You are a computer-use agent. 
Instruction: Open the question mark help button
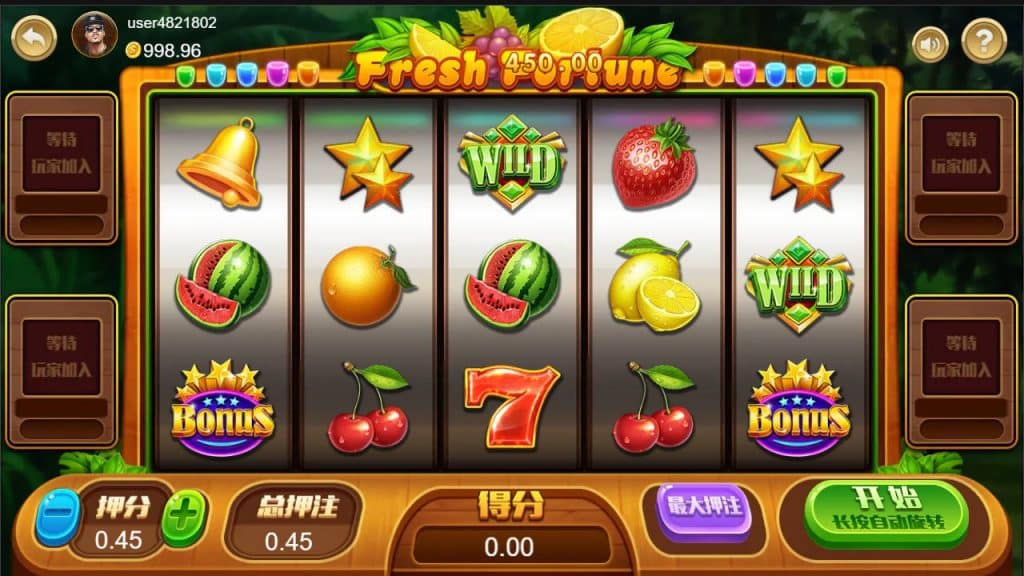[983, 41]
